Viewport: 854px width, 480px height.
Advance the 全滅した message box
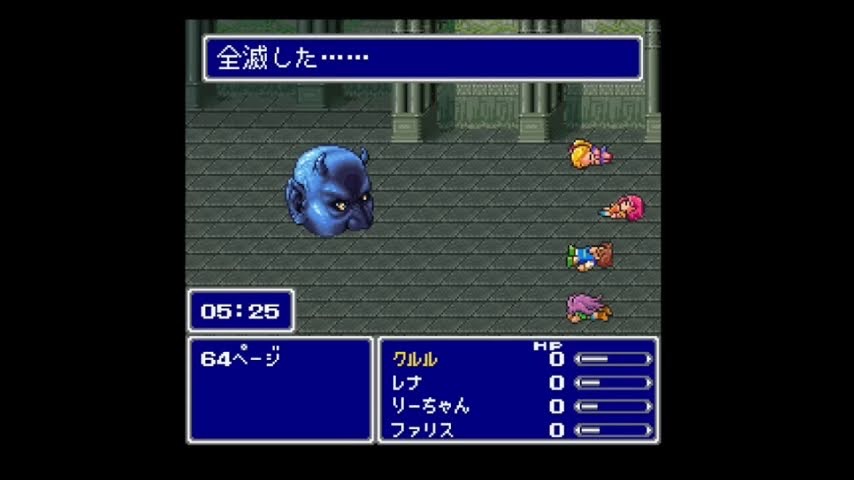pyautogui.click(x=422, y=58)
